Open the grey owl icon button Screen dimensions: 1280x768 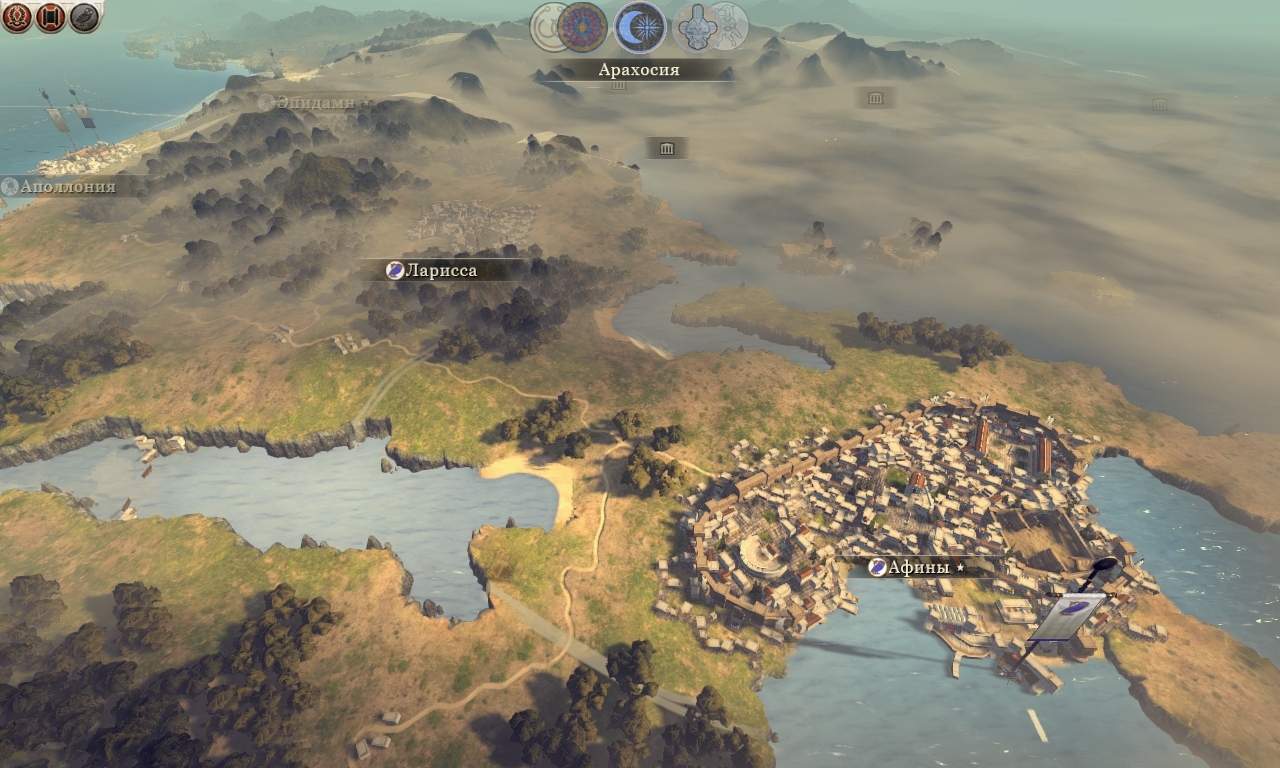(84, 17)
